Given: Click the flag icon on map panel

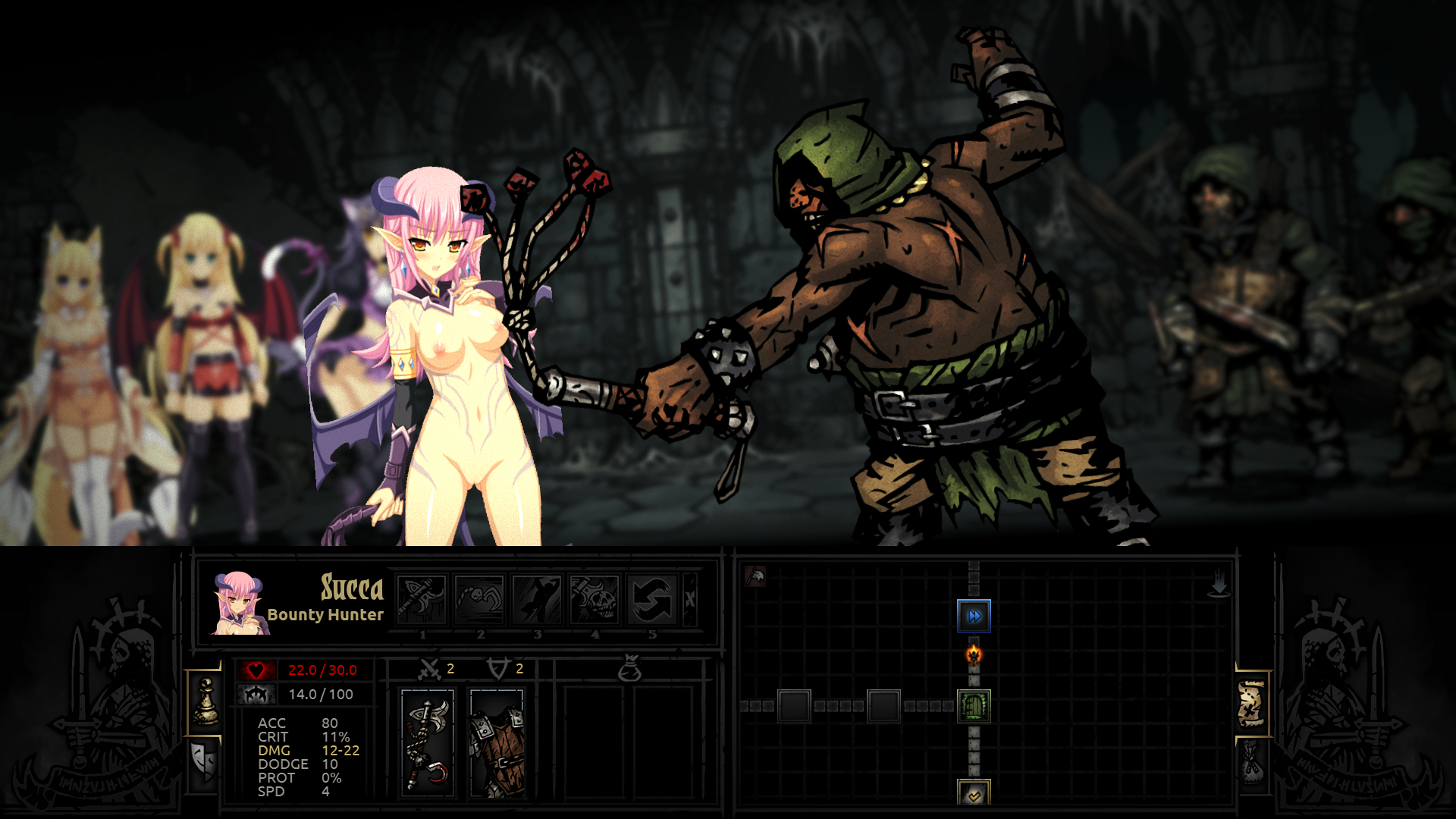Looking at the screenshot, I should tap(755, 576).
